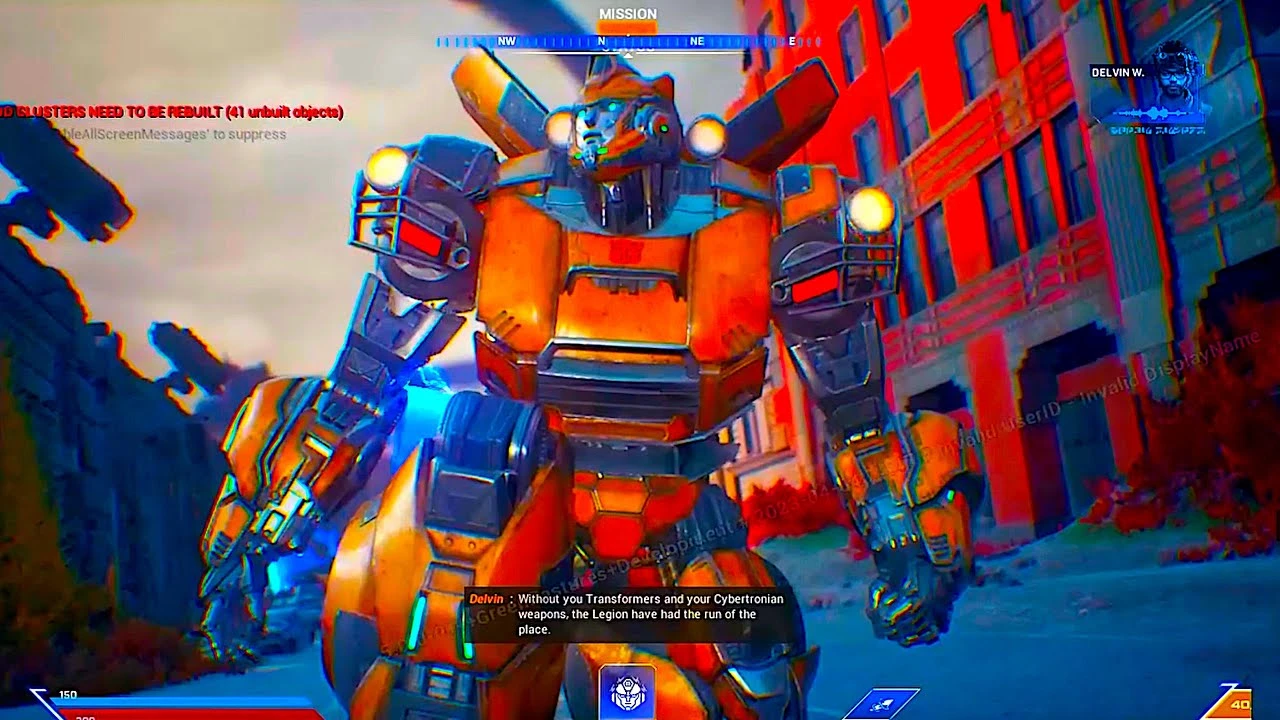Viewport: 1280px width, 720px height.
Task: Dismiss the unbuilt objects warning message
Action: point(170,113)
